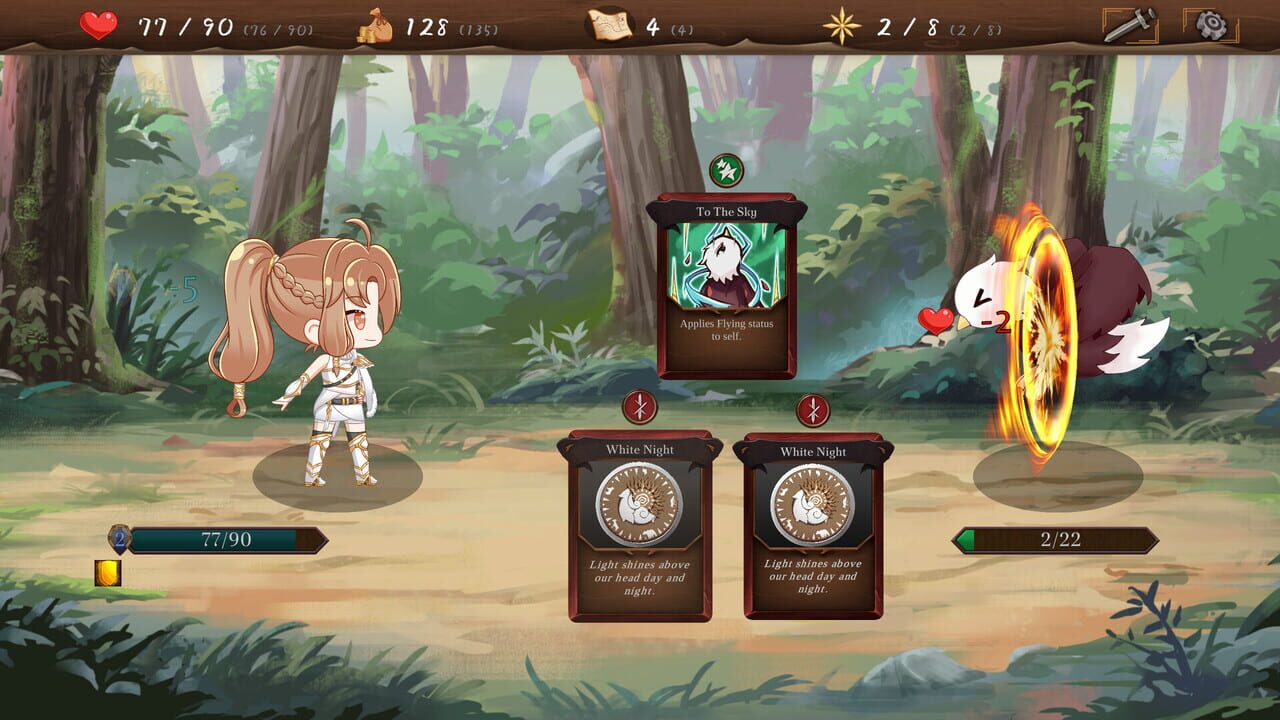Click the red cost icon above right White Night
This screenshot has height=720, width=1280.
tap(815, 408)
